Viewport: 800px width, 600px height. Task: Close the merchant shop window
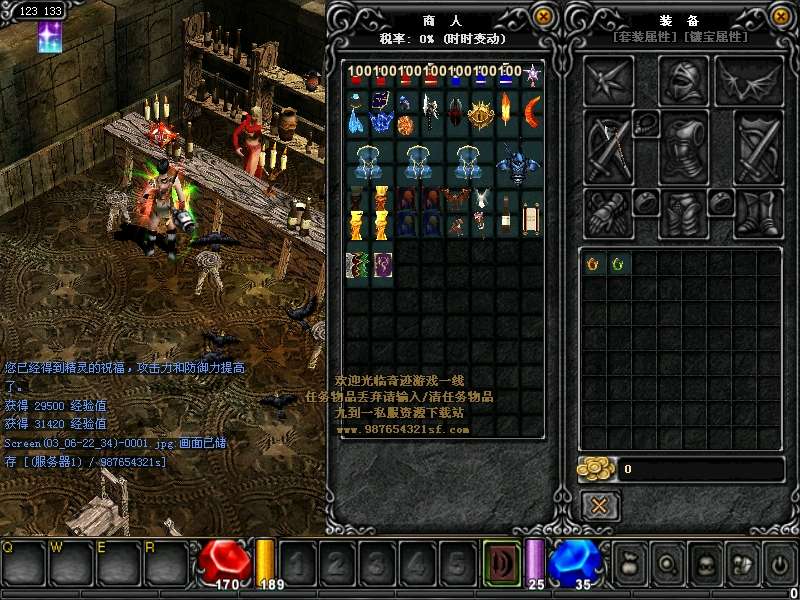click(x=543, y=17)
